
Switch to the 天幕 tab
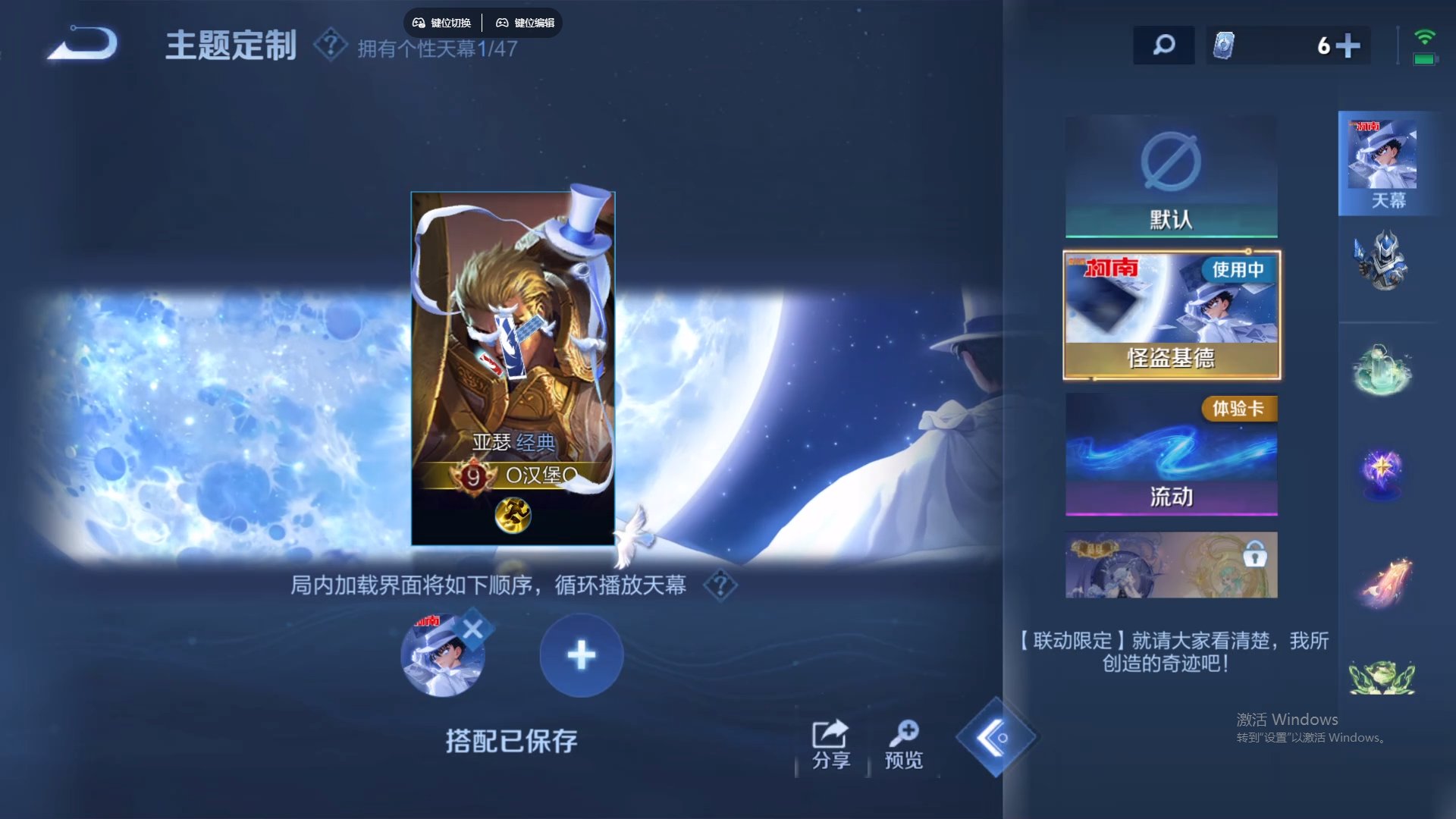pyautogui.click(x=1387, y=163)
